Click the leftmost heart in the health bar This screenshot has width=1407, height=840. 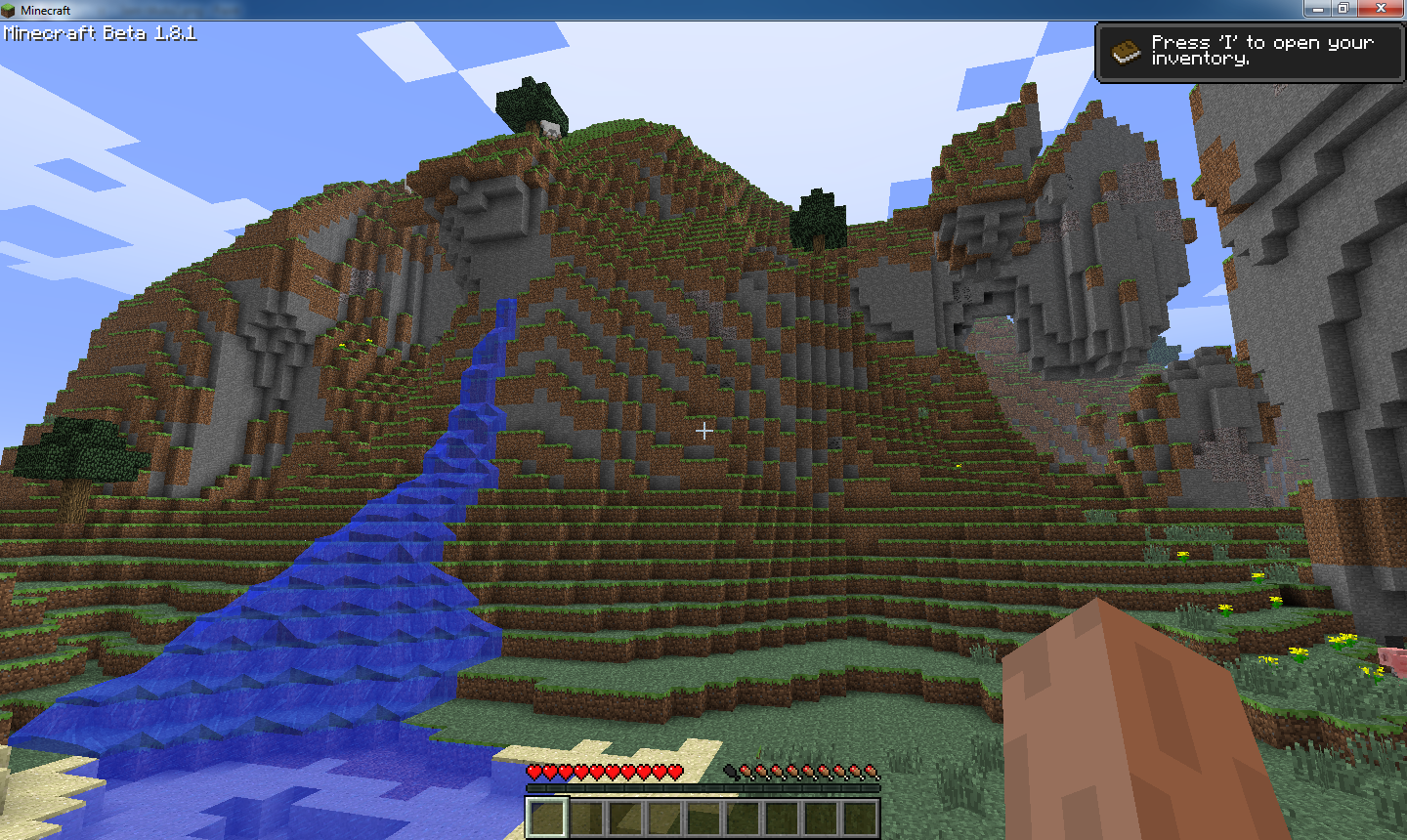[x=533, y=772]
